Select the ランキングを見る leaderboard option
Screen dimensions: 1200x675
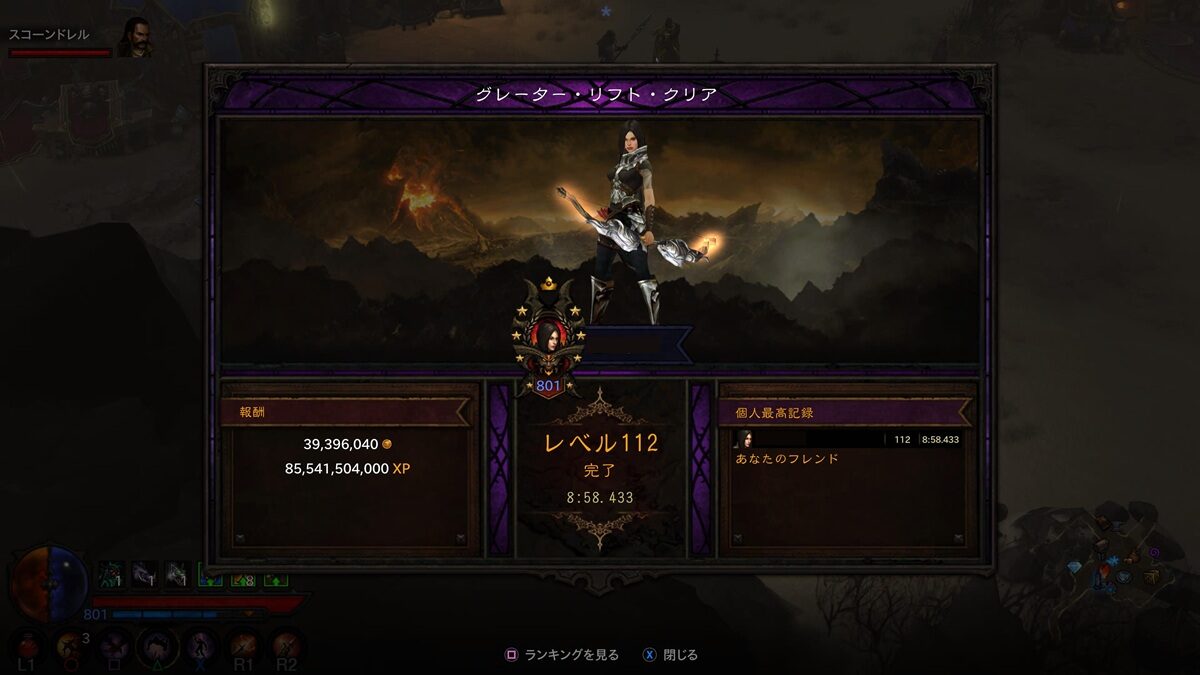562,655
